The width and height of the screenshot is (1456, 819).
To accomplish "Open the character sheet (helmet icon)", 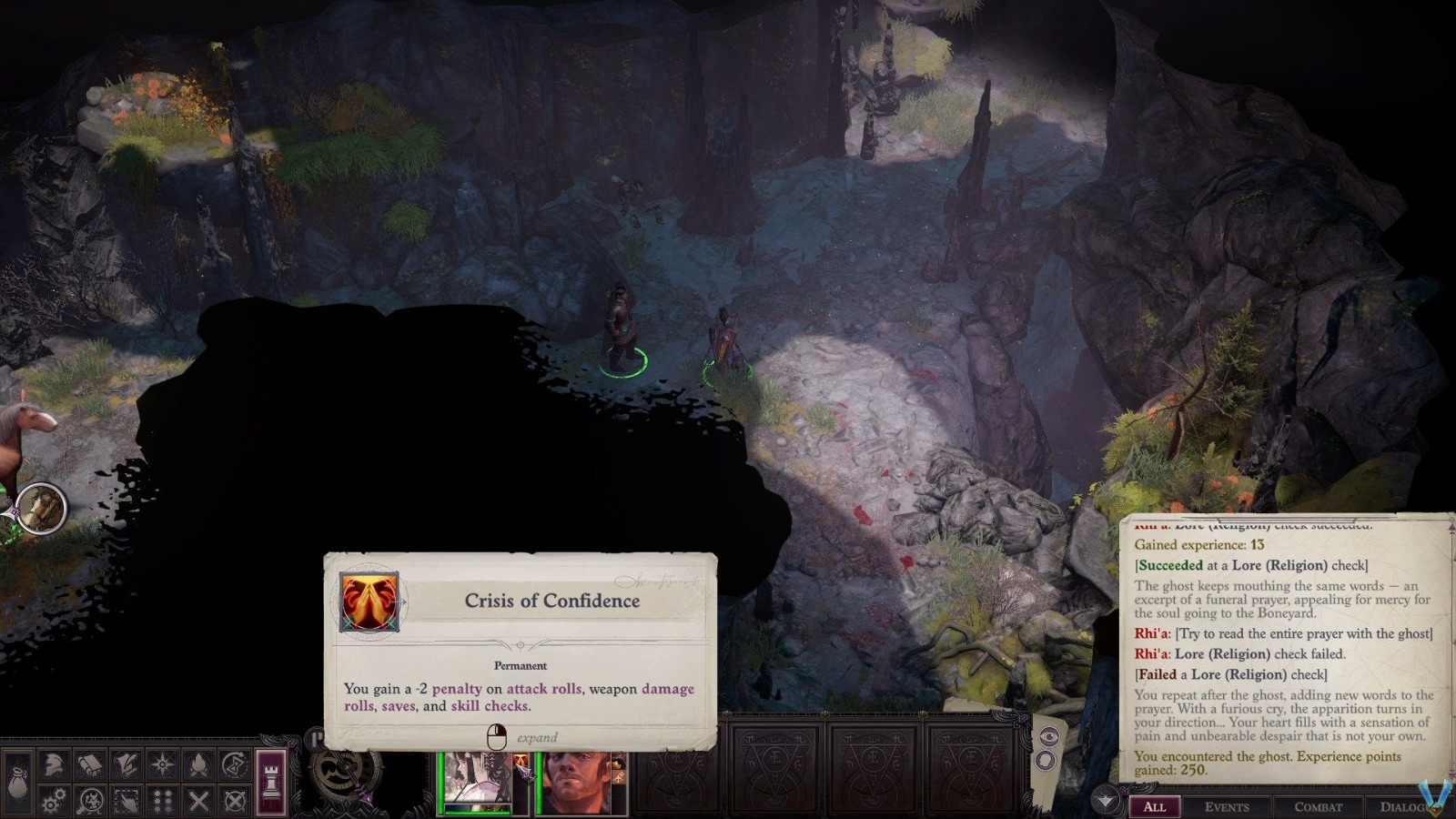I will point(54,764).
